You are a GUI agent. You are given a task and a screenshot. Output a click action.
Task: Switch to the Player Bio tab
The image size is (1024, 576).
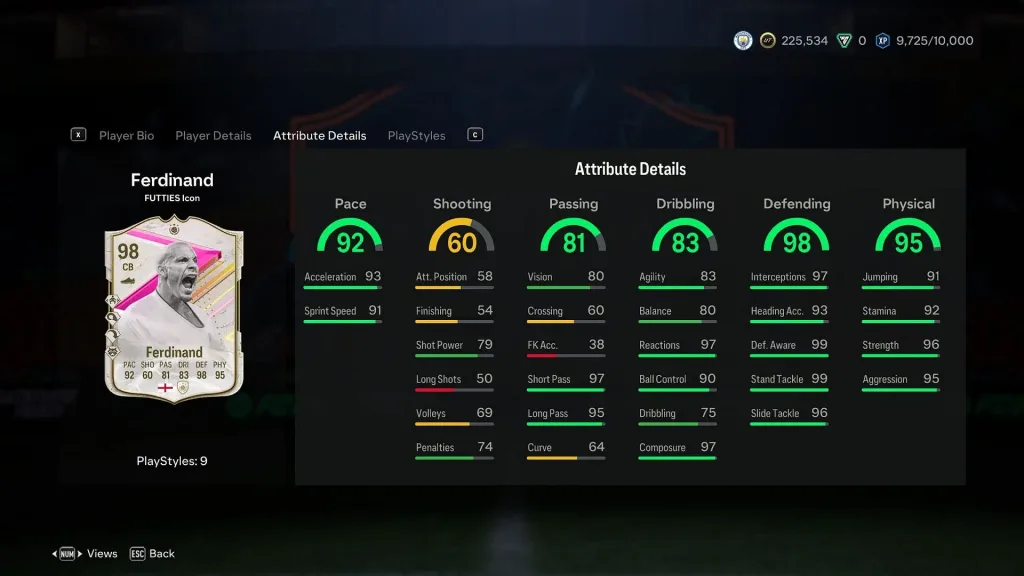pos(126,136)
